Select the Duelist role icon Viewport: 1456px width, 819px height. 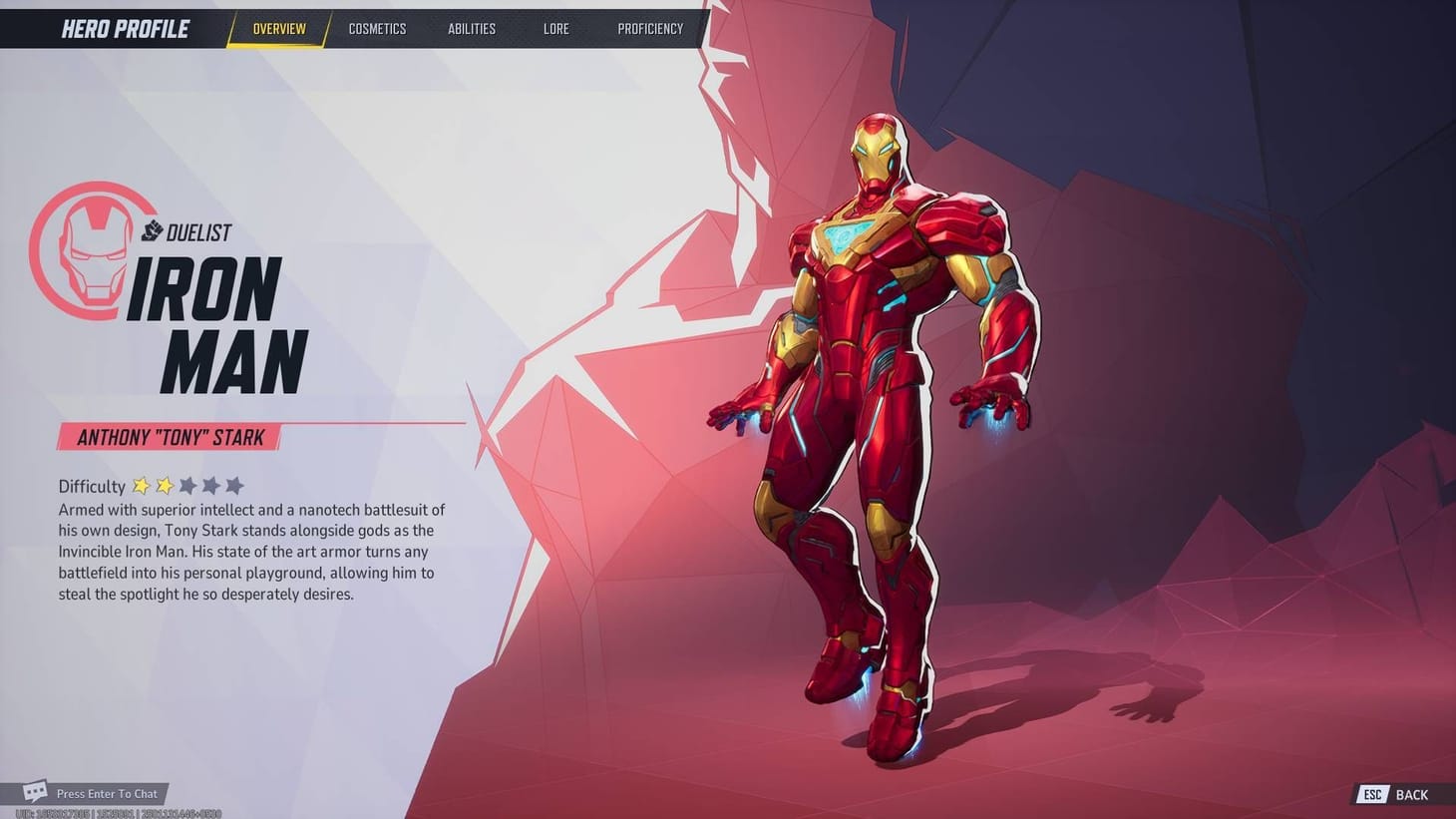click(151, 228)
